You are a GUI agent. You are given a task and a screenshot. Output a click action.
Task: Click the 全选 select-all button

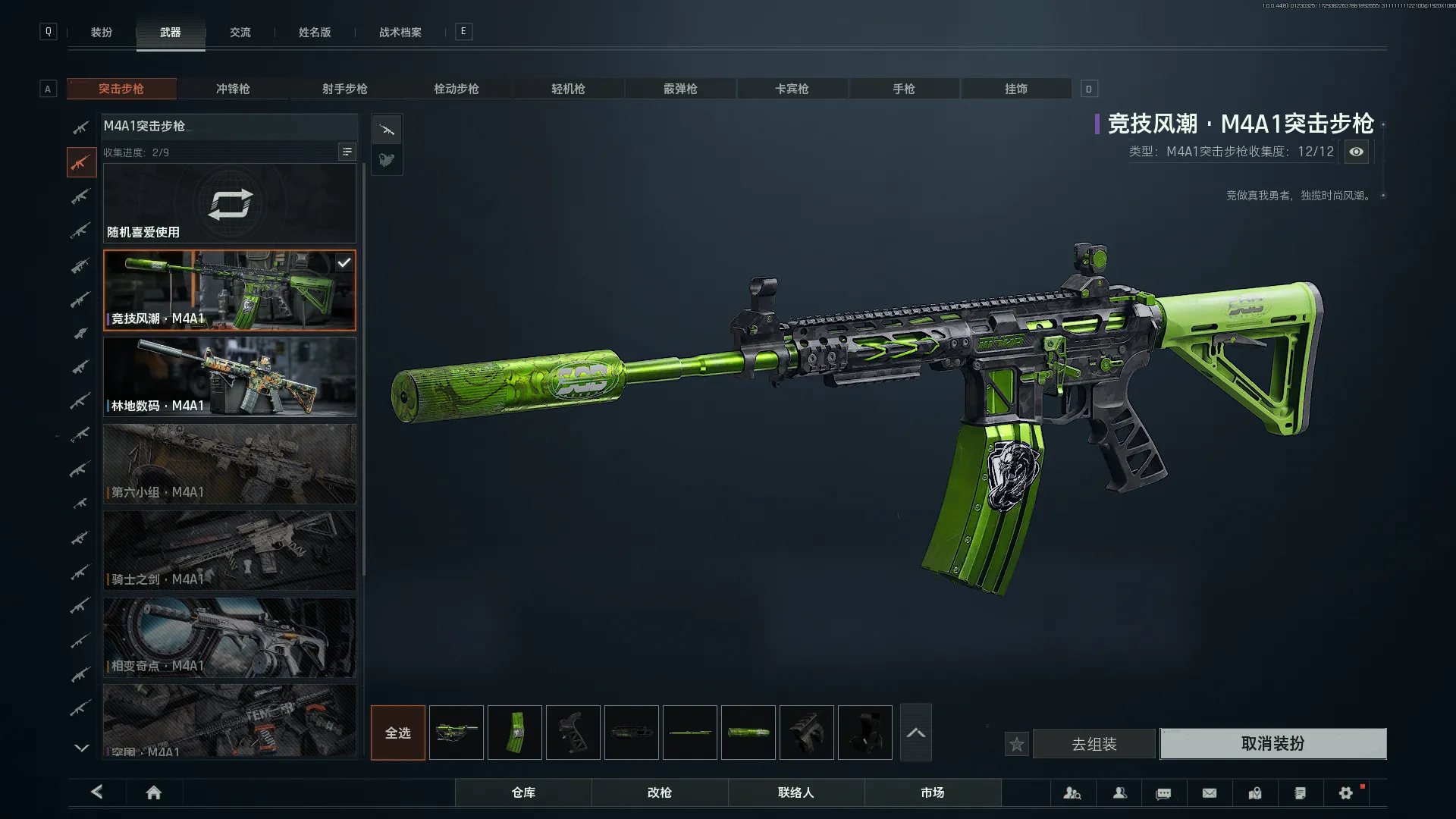tap(398, 733)
